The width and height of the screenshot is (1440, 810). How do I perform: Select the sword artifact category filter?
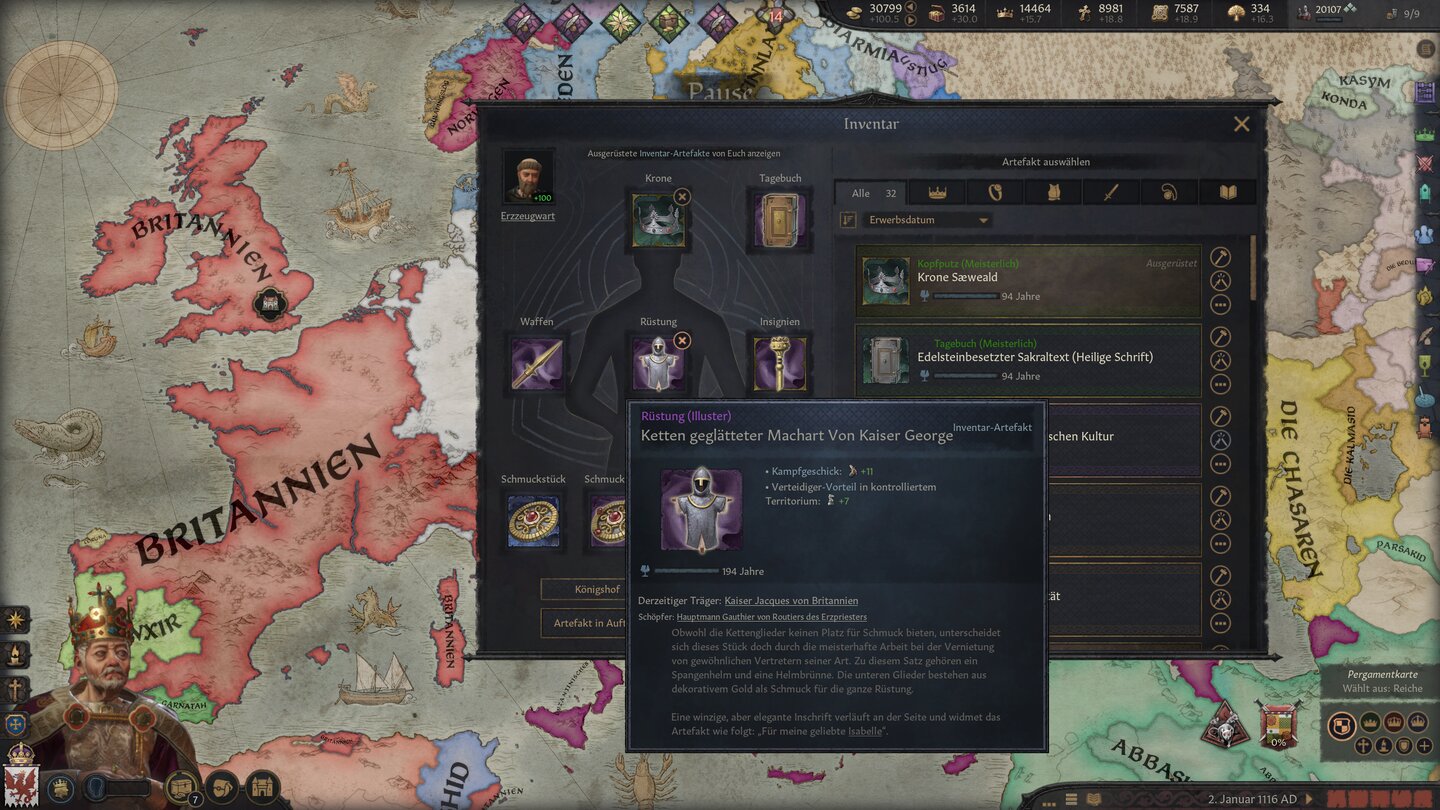click(1110, 192)
